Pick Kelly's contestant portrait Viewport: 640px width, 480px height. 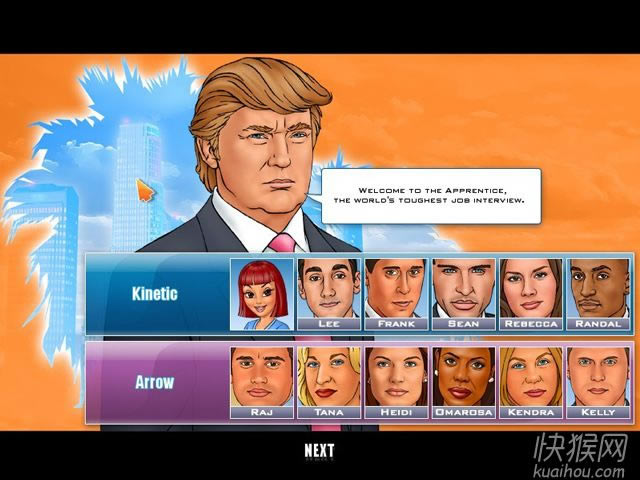(x=598, y=382)
